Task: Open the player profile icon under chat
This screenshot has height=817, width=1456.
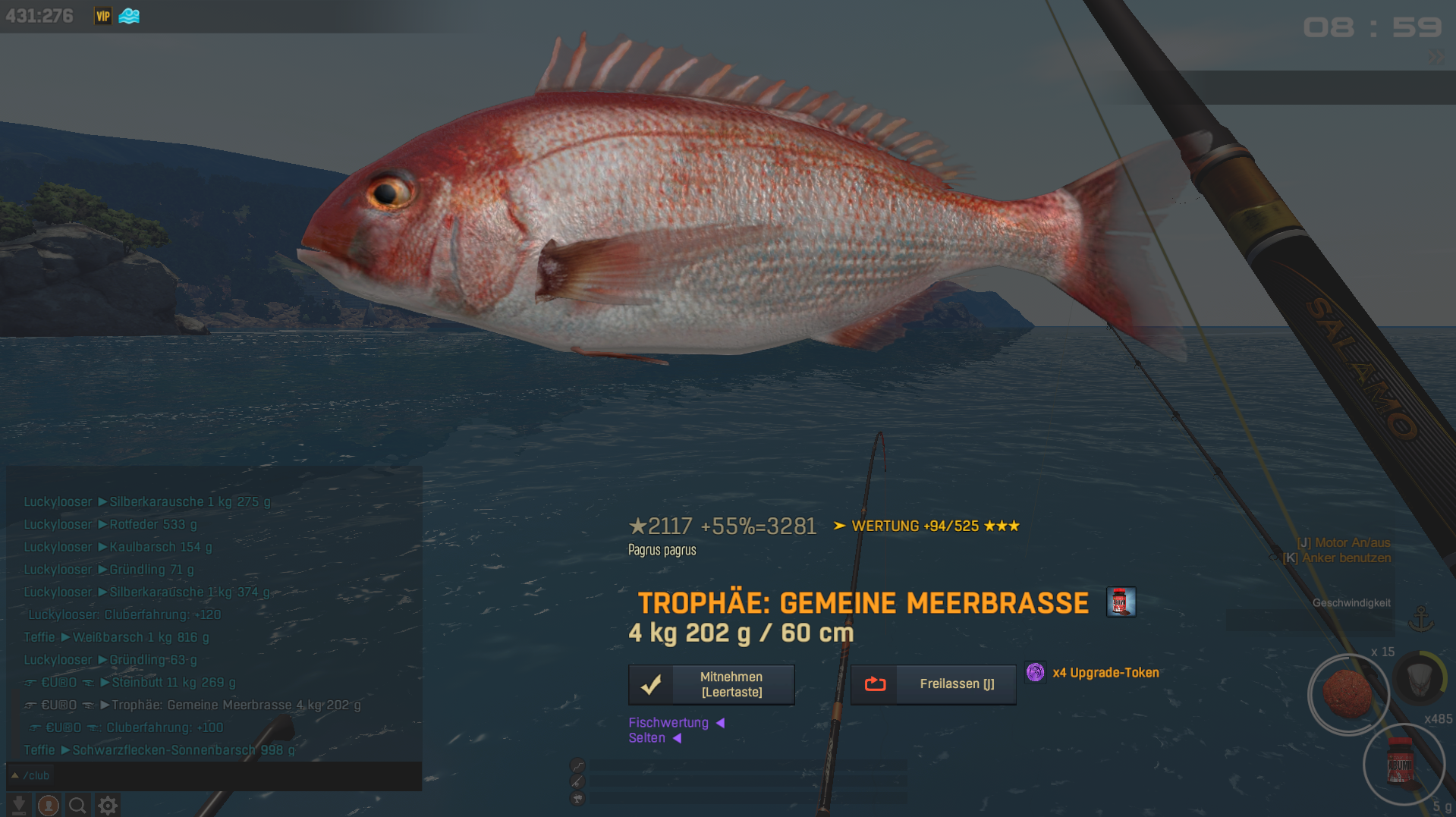Action: click(x=49, y=805)
